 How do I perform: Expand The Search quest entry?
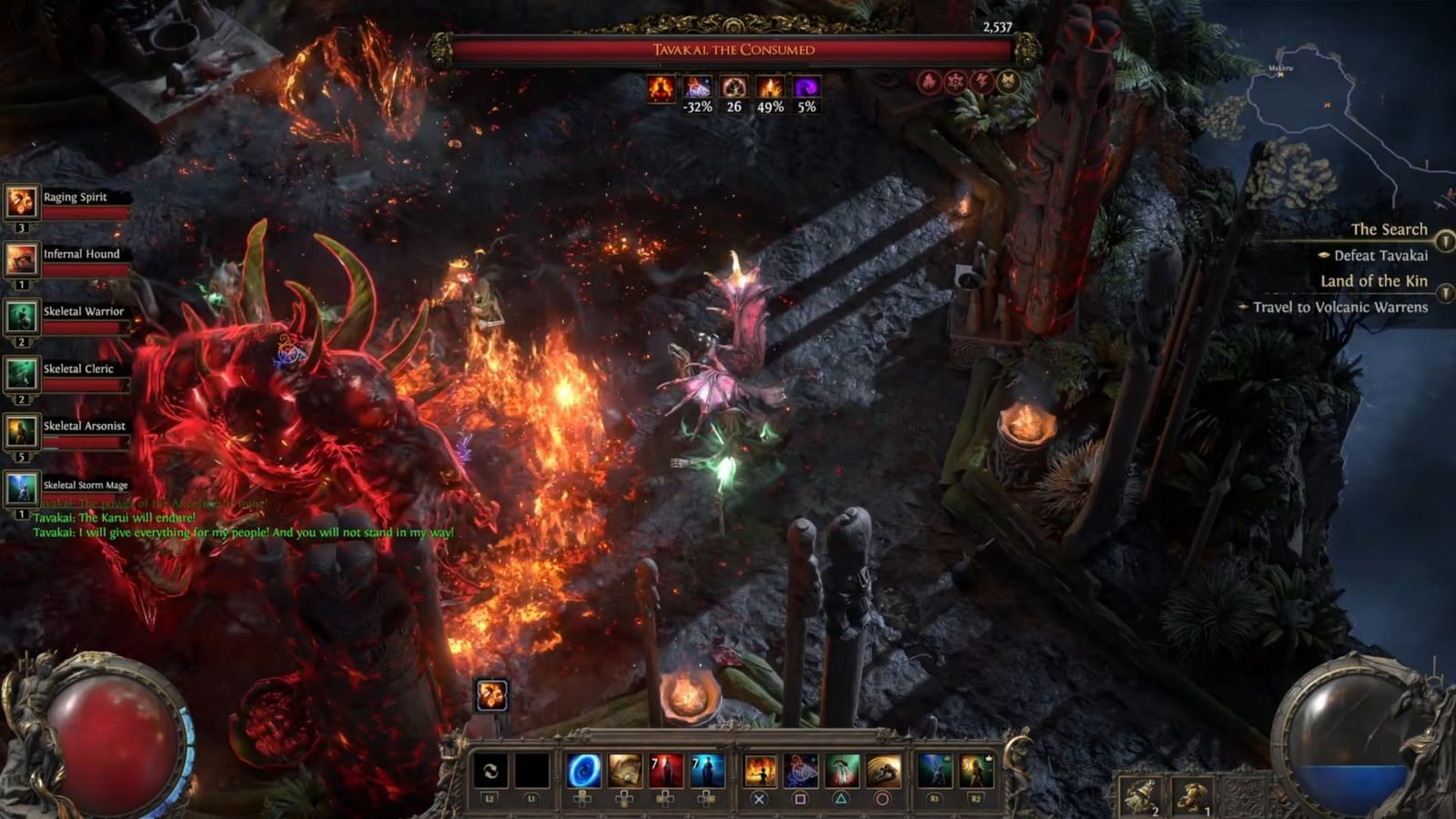(x=1390, y=230)
